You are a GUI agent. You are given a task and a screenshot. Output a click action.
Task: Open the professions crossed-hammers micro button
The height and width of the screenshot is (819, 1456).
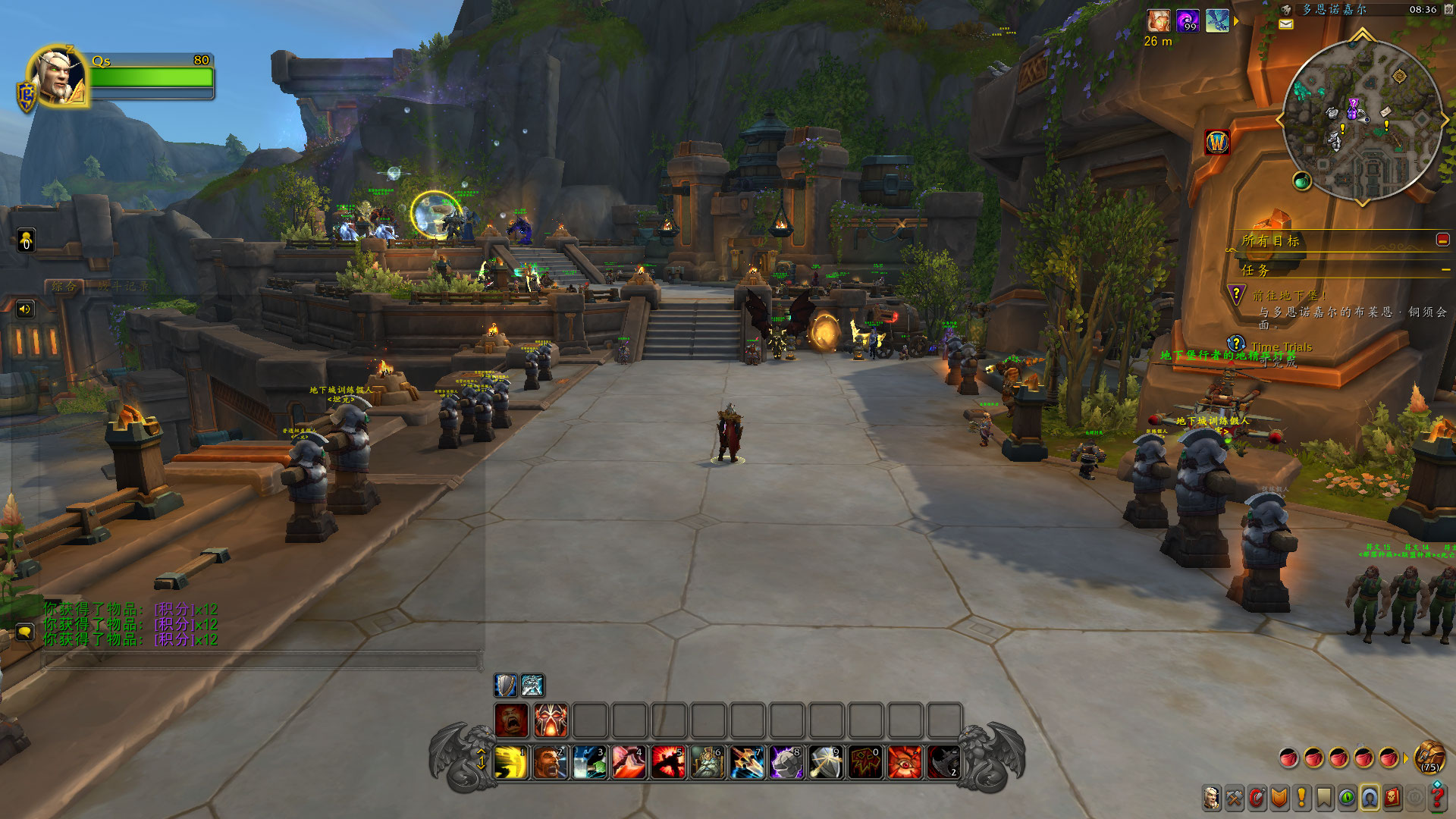coord(1235,798)
